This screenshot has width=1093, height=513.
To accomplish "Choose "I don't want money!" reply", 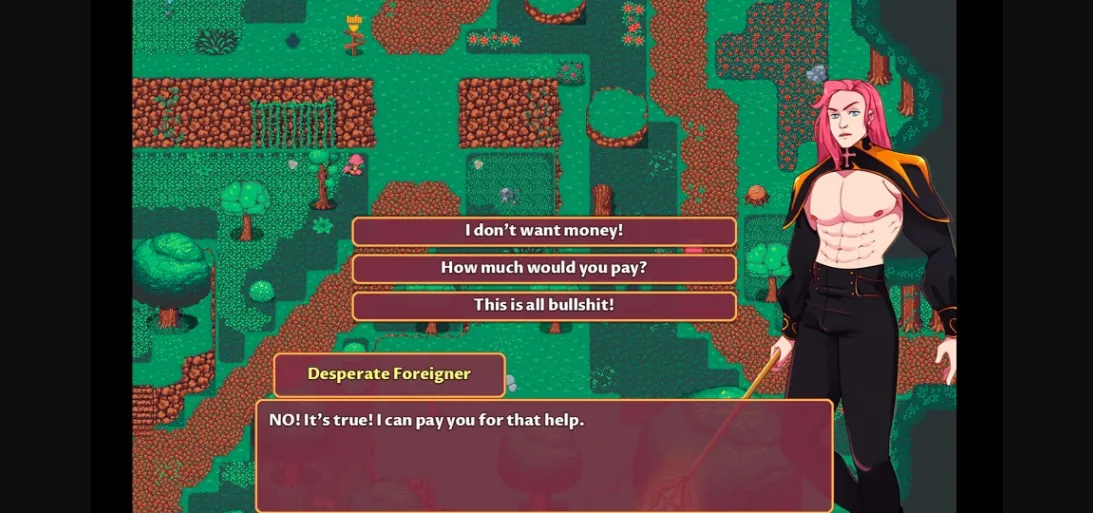I will pos(544,231).
